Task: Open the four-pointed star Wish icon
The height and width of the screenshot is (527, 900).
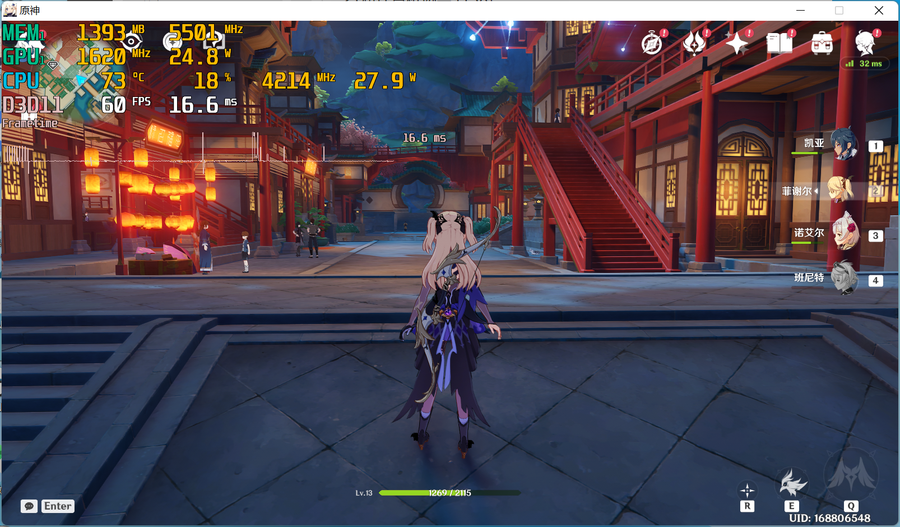Action: (x=737, y=42)
